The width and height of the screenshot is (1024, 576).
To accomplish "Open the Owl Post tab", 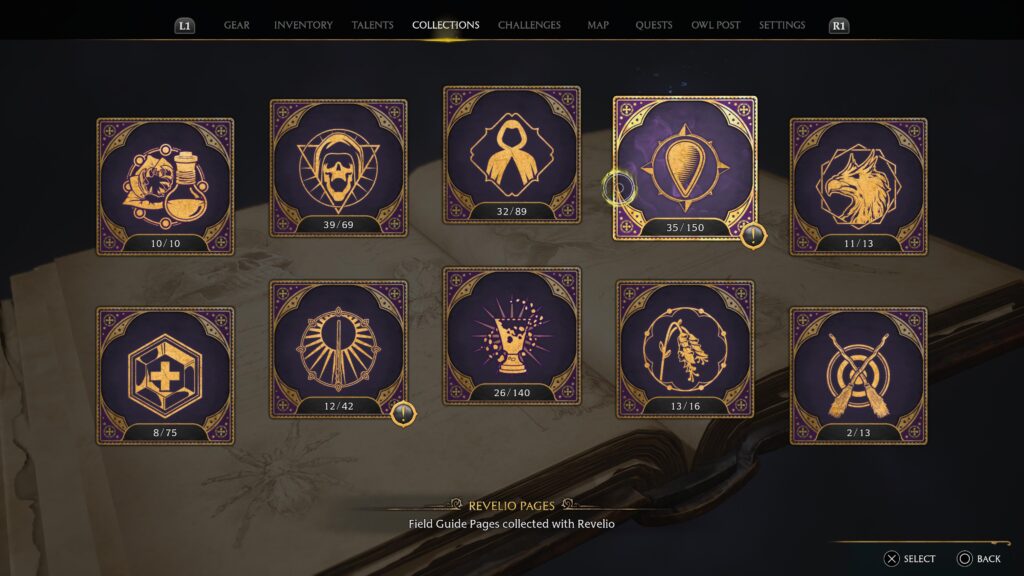I will 716,25.
